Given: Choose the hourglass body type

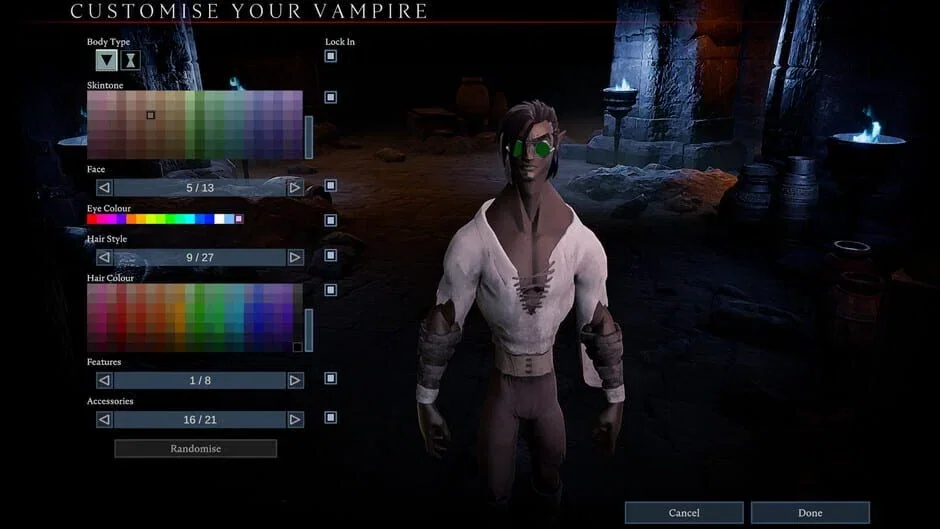Looking at the screenshot, I should (130, 60).
